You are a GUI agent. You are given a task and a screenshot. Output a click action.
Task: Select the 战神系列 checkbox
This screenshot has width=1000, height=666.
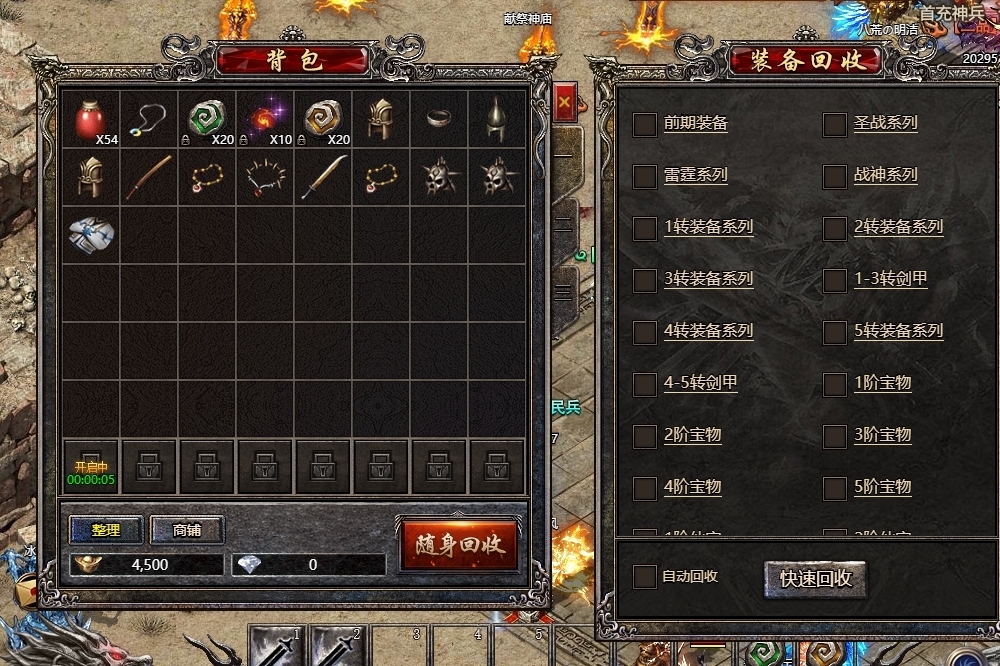[834, 176]
